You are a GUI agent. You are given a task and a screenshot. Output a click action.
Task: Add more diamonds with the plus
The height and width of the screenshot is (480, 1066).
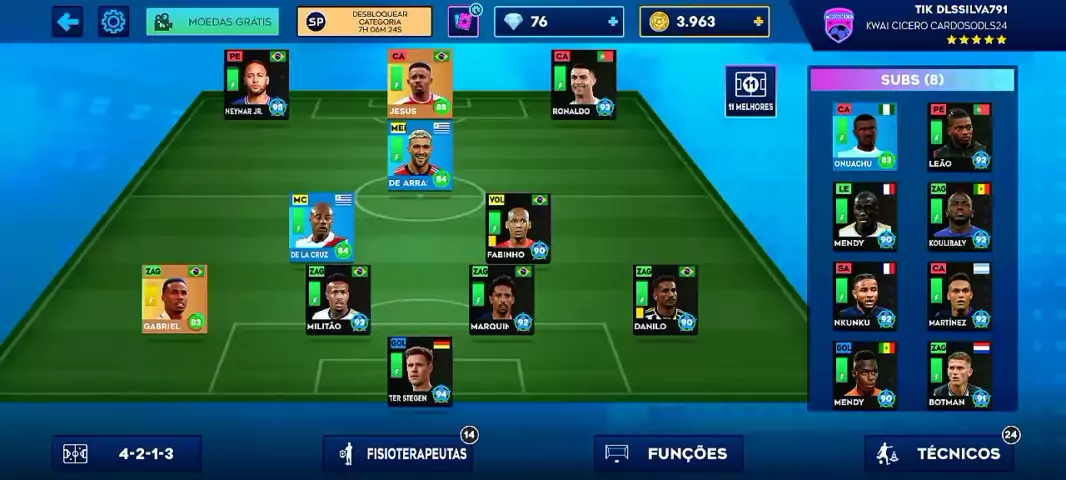[x=612, y=21]
